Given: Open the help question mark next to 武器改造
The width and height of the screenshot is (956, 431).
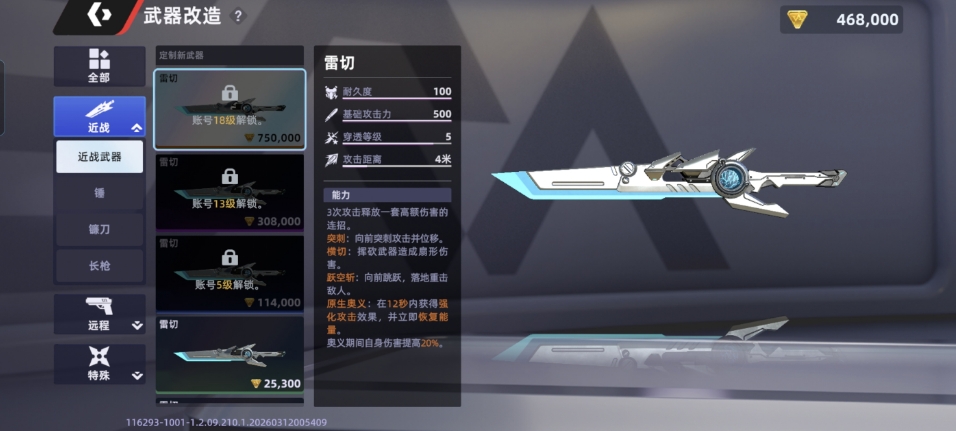Looking at the screenshot, I should tap(238, 16).
